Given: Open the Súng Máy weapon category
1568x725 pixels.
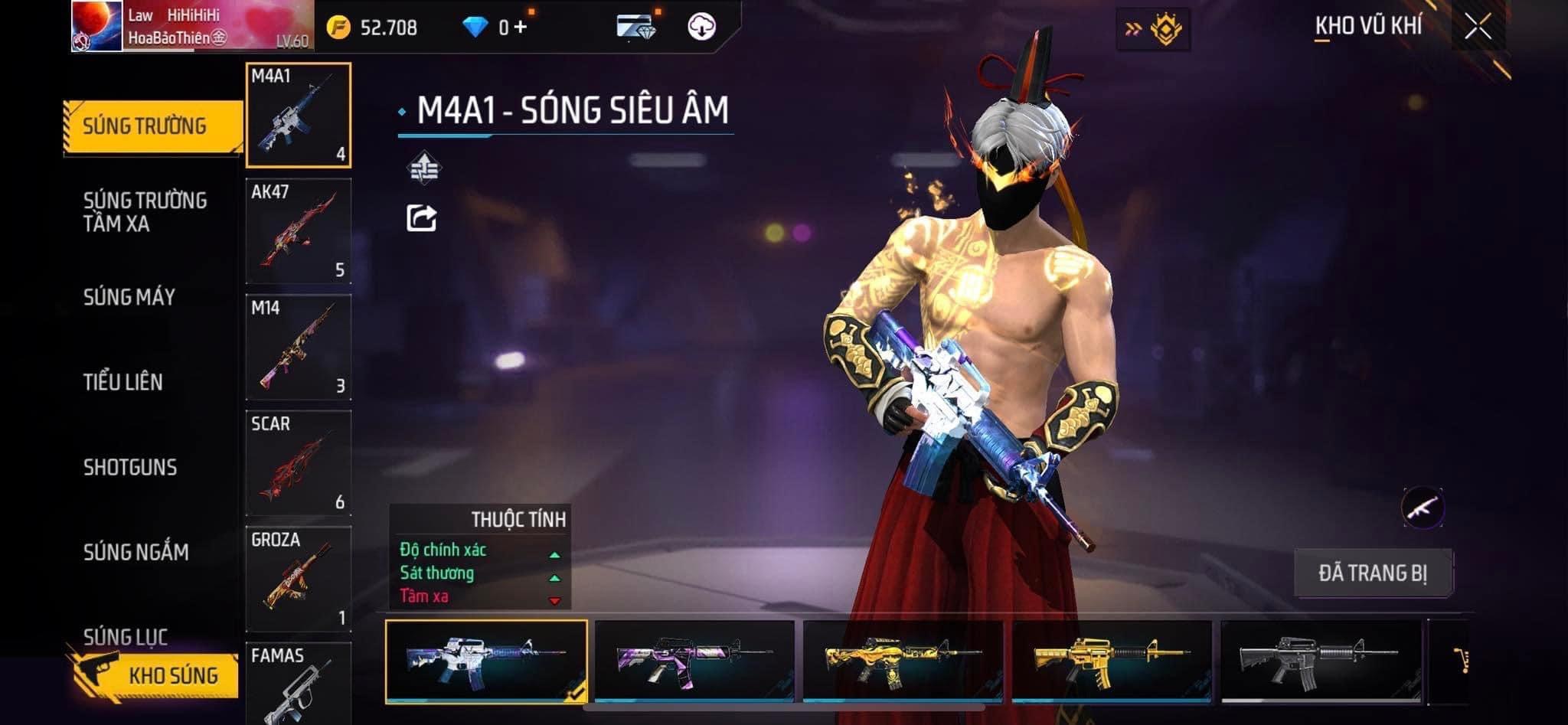Looking at the screenshot, I should (129, 297).
